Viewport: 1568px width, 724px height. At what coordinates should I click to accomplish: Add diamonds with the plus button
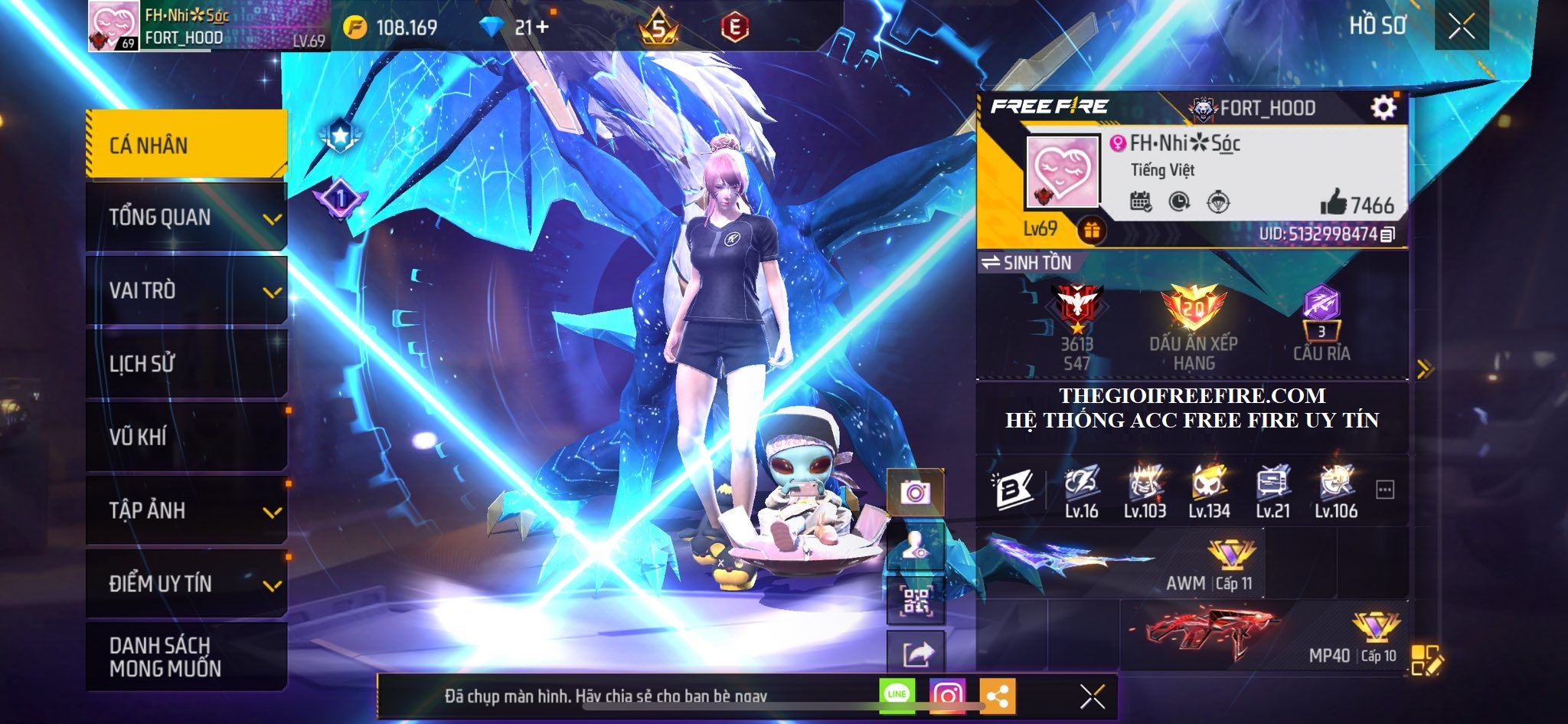coord(542,28)
